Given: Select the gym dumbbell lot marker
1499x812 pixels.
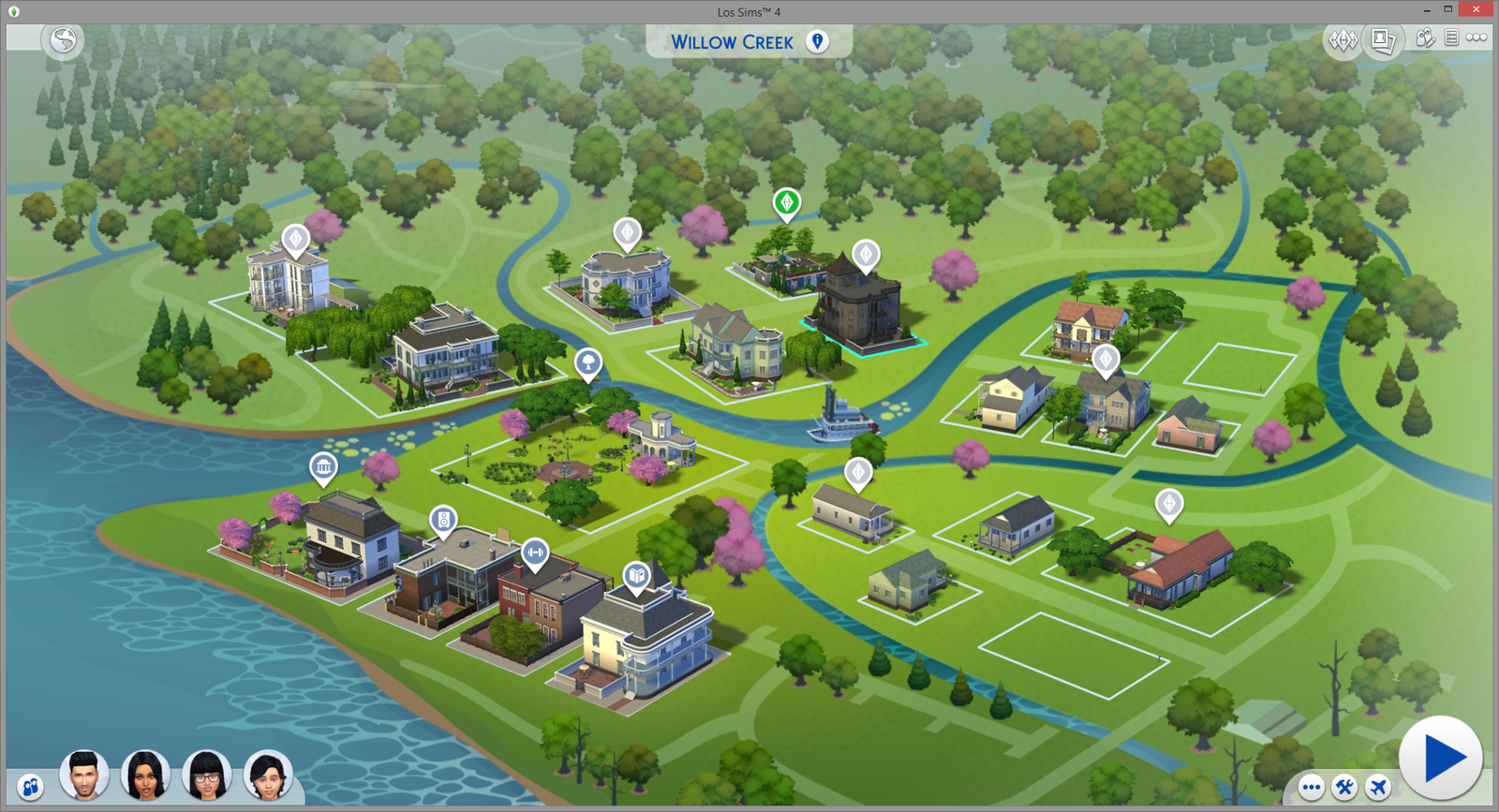Looking at the screenshot, I should point(535,553).
